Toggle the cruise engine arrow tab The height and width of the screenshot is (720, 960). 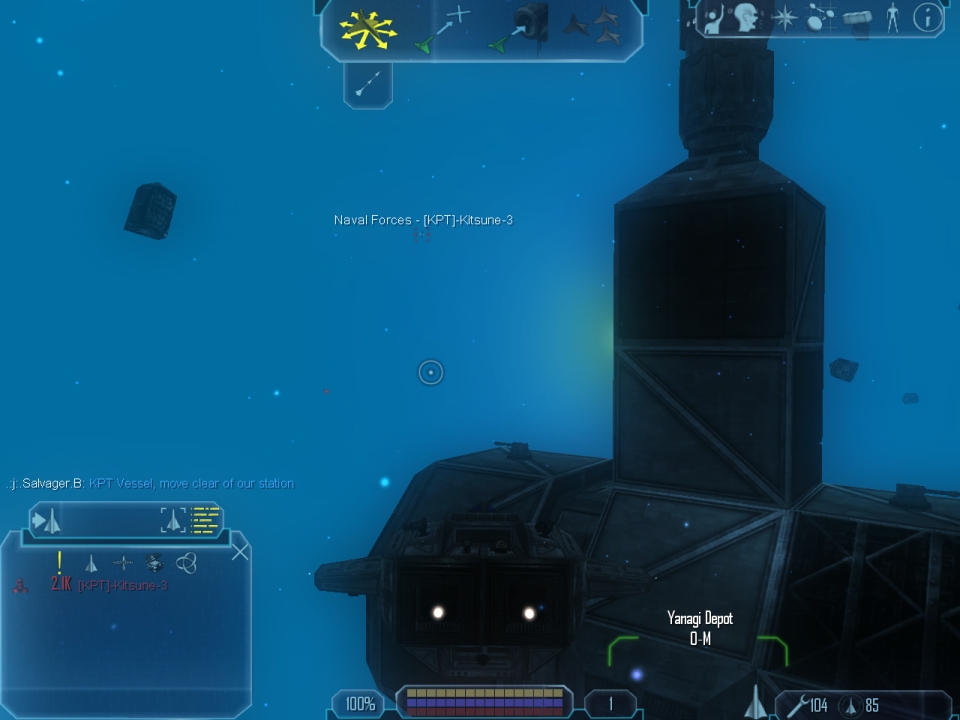(x=367, y=84)
